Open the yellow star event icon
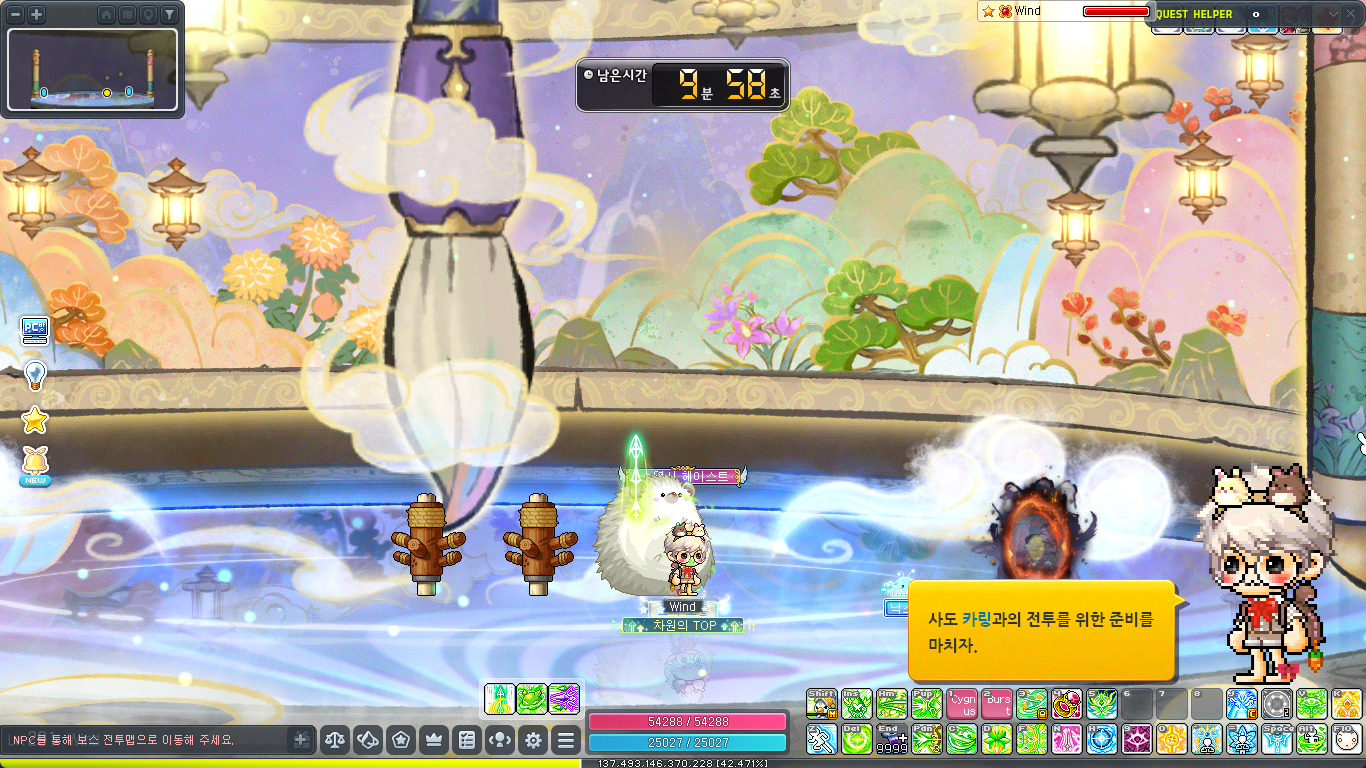Image resolution: width=1366 pixels, height=768 pixels. (35, 420)
